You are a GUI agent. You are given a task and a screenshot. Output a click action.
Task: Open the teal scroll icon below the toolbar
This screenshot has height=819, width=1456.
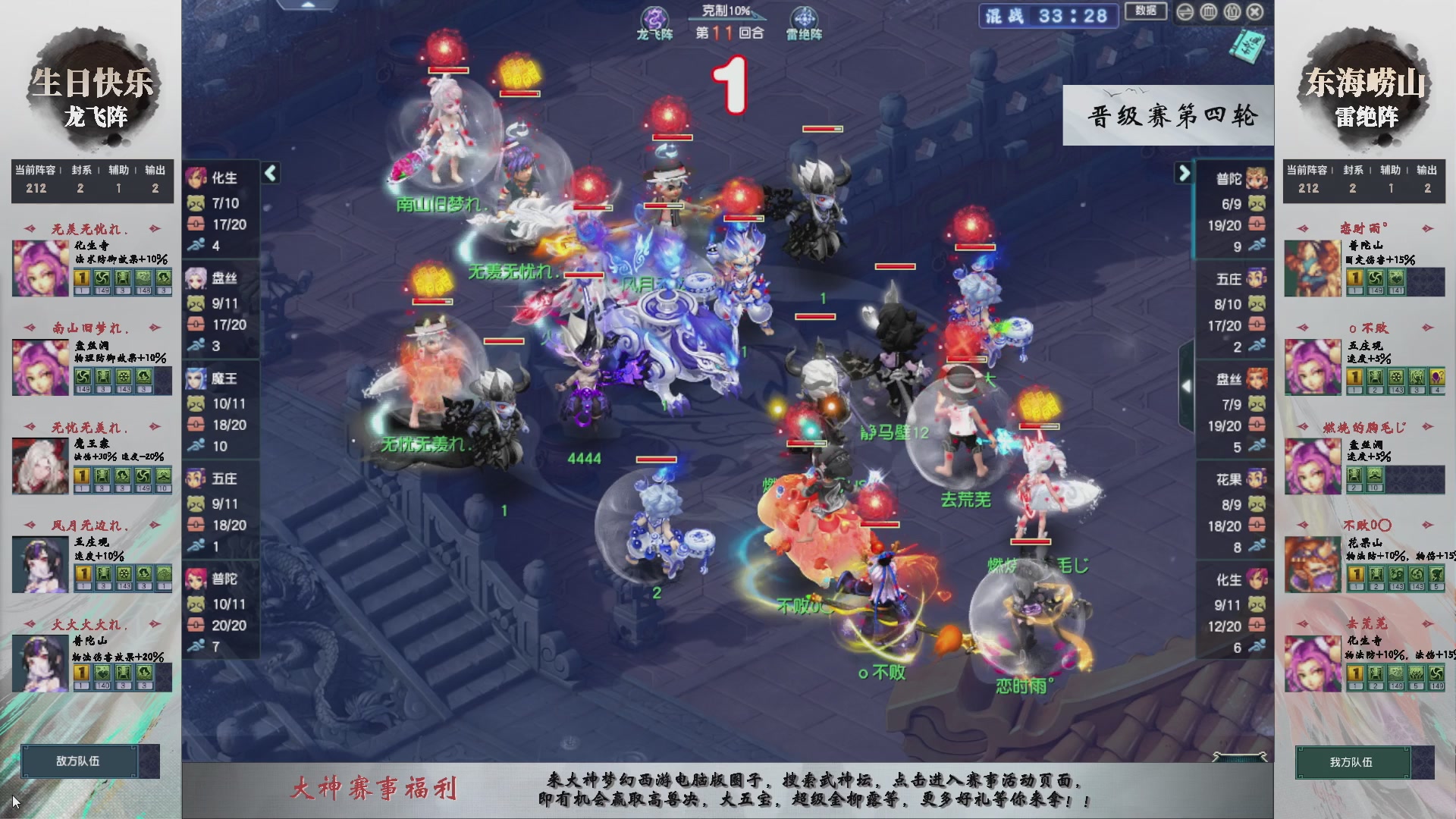click(x=1247, y=48)
